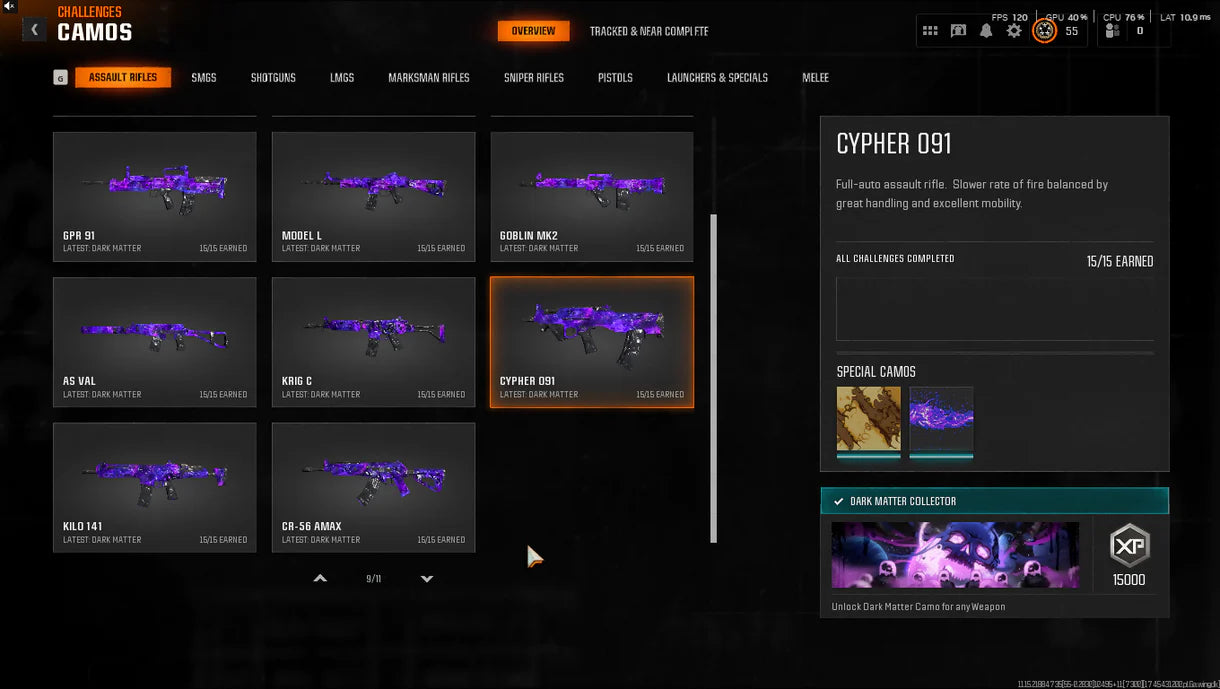
Task: Select the Melee category
Action: click(815, 77)
